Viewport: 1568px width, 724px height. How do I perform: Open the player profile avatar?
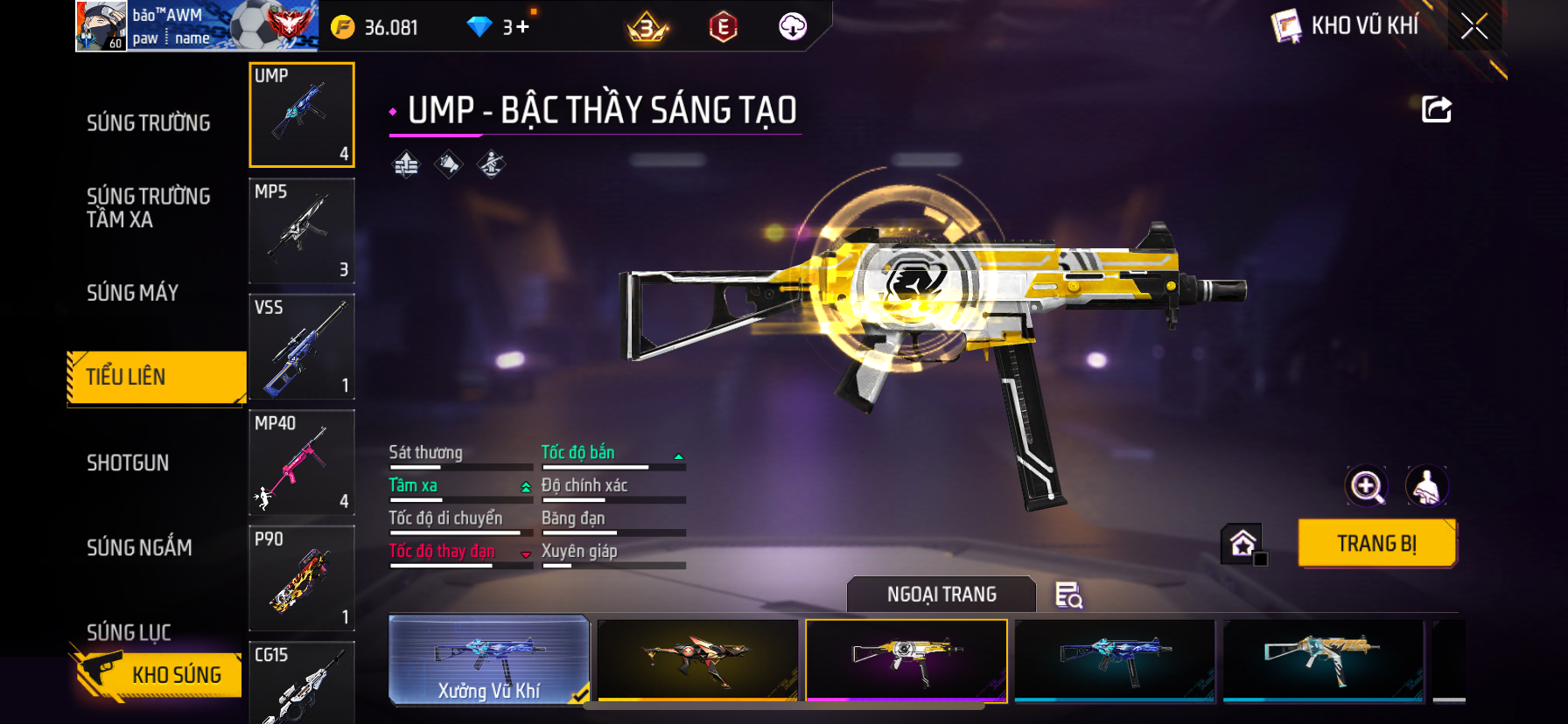[101, 26]
